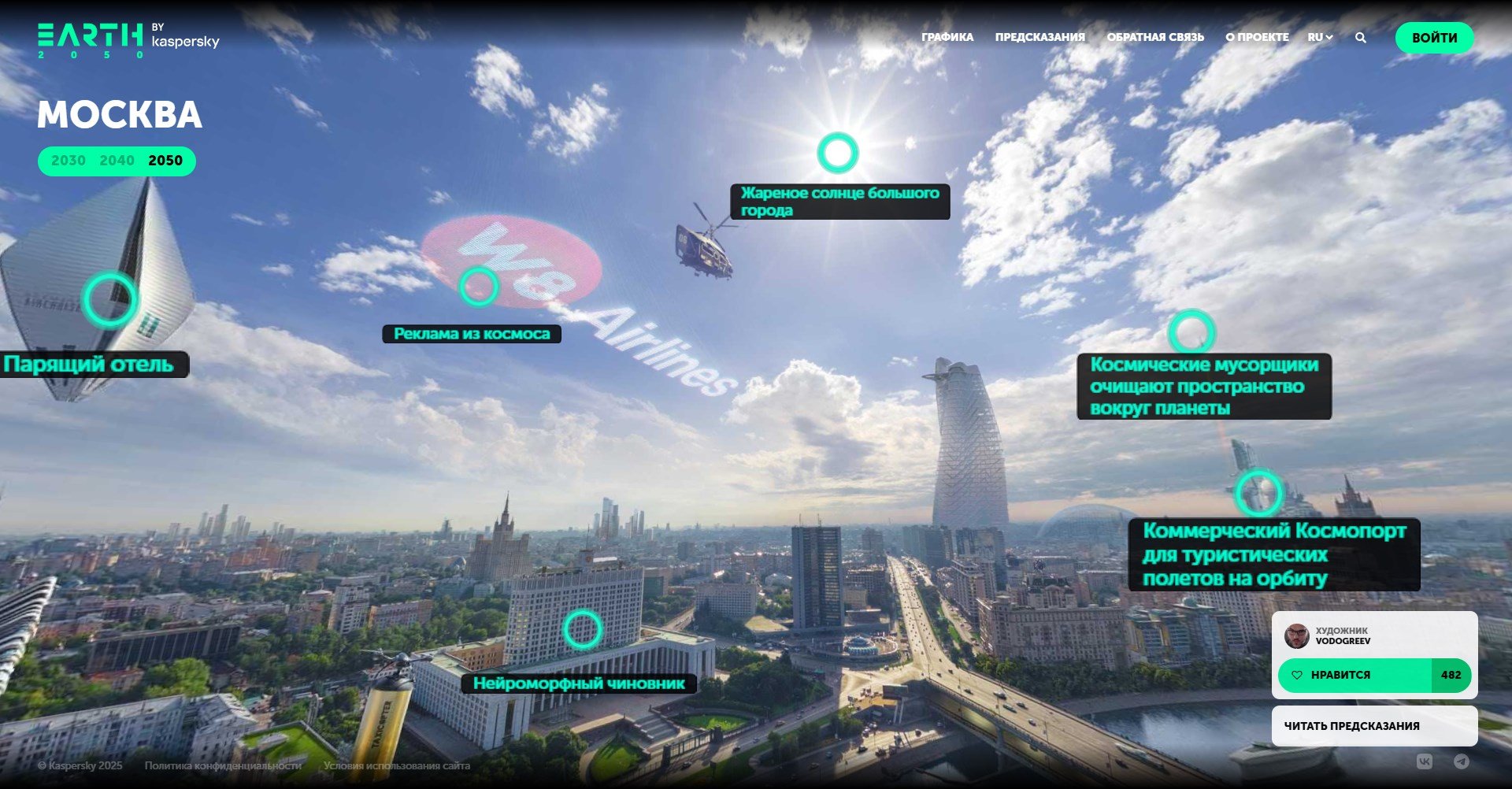Image resolution: width=1512 pixels, height=789 pixels.
Task: Like the artwork with НРАВИТСЯ button
Action: [x=1354, y=676]
